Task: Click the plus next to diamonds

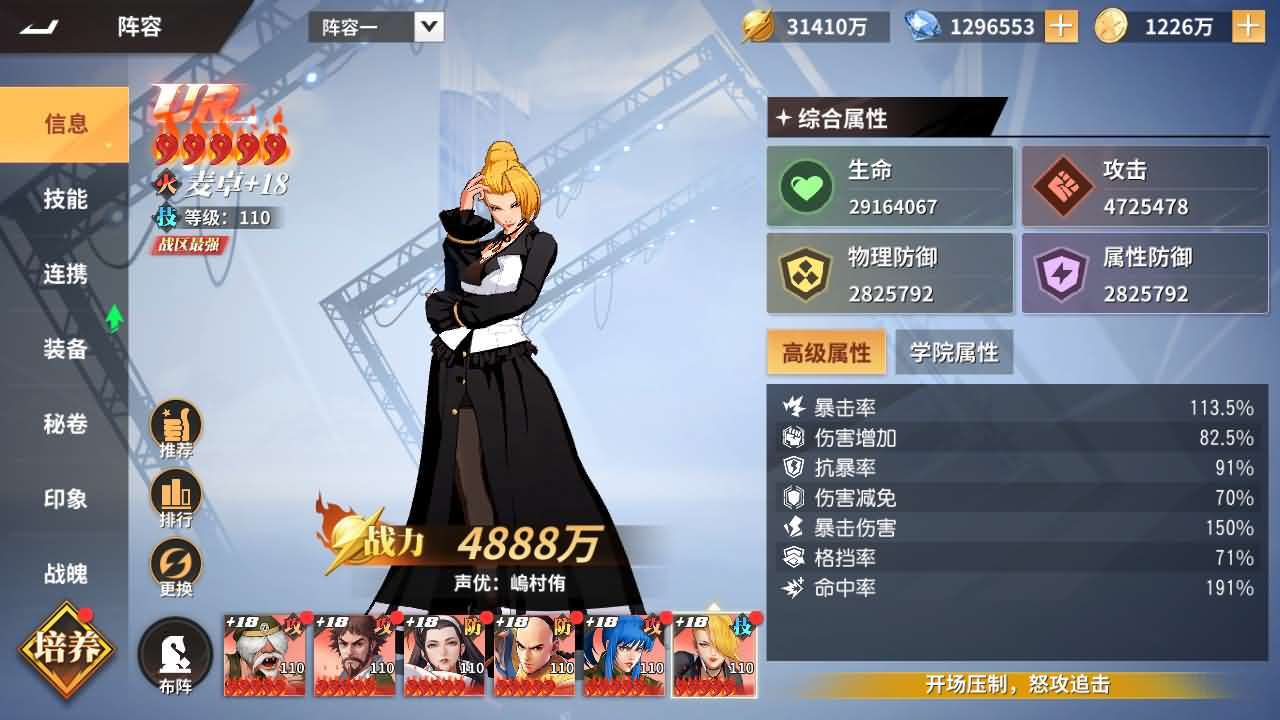Action: click(x=1060, y=27)
